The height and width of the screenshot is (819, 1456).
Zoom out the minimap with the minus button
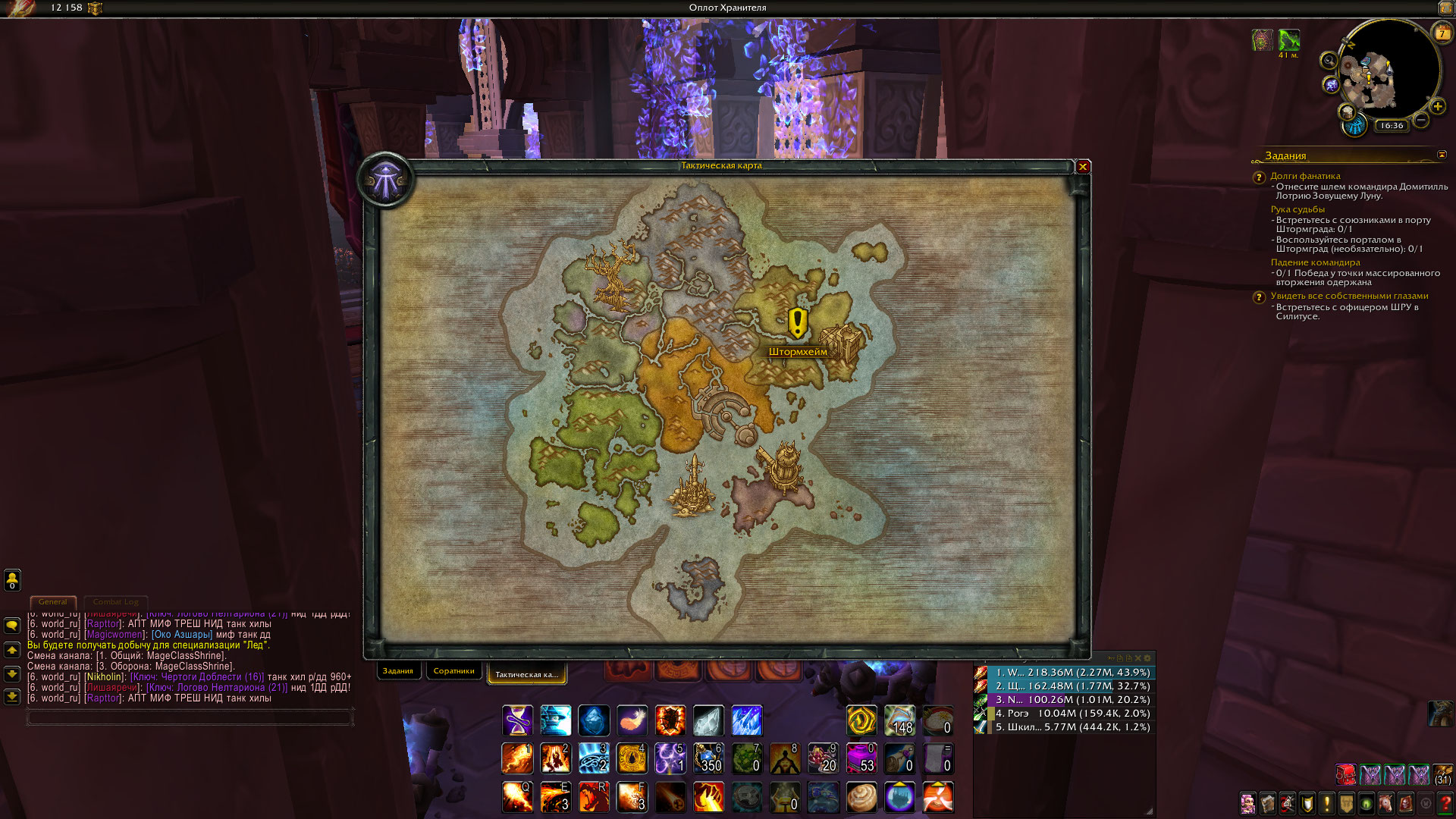1421,120
